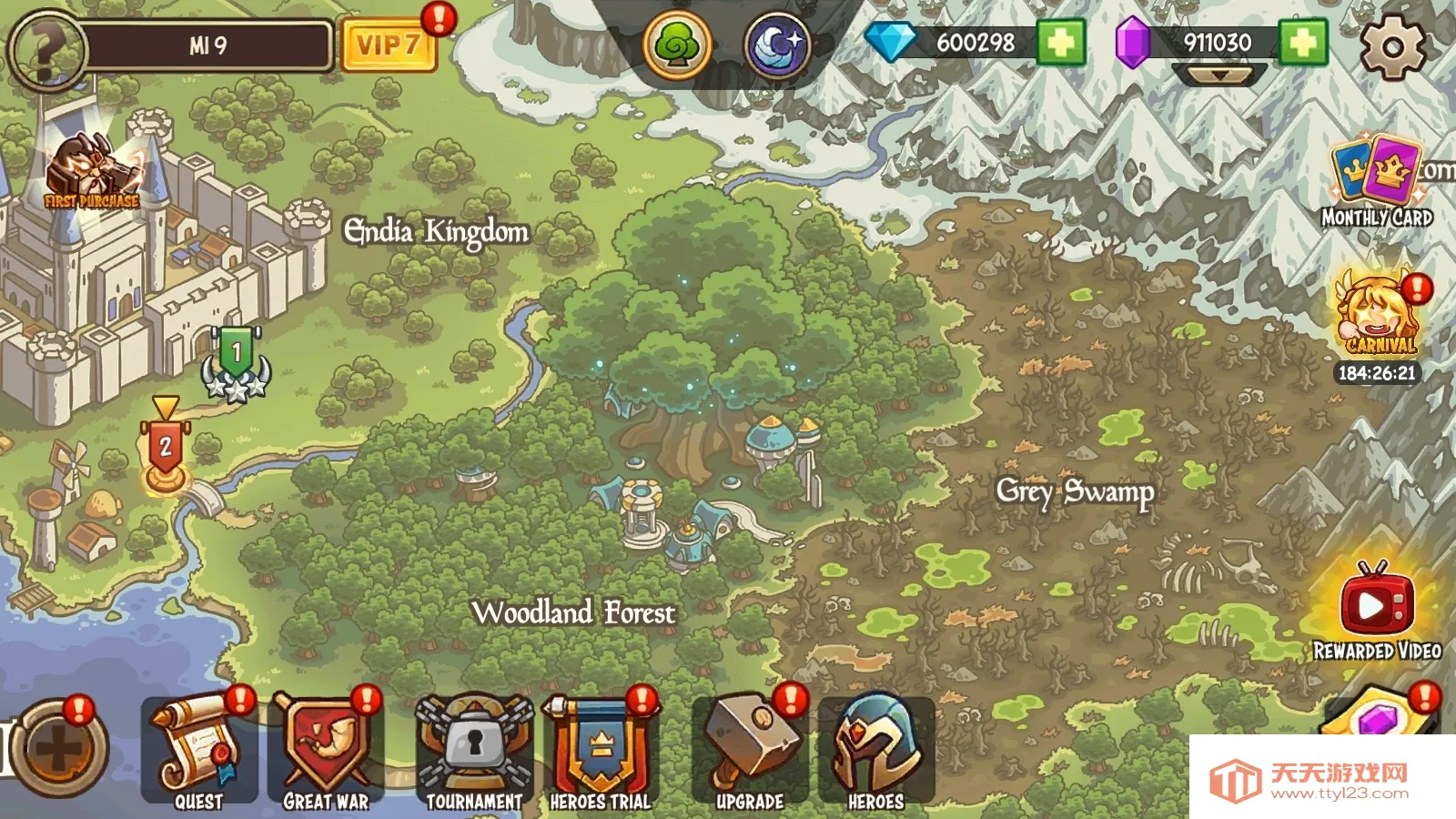Open the question mark help icon

[45, 47]
